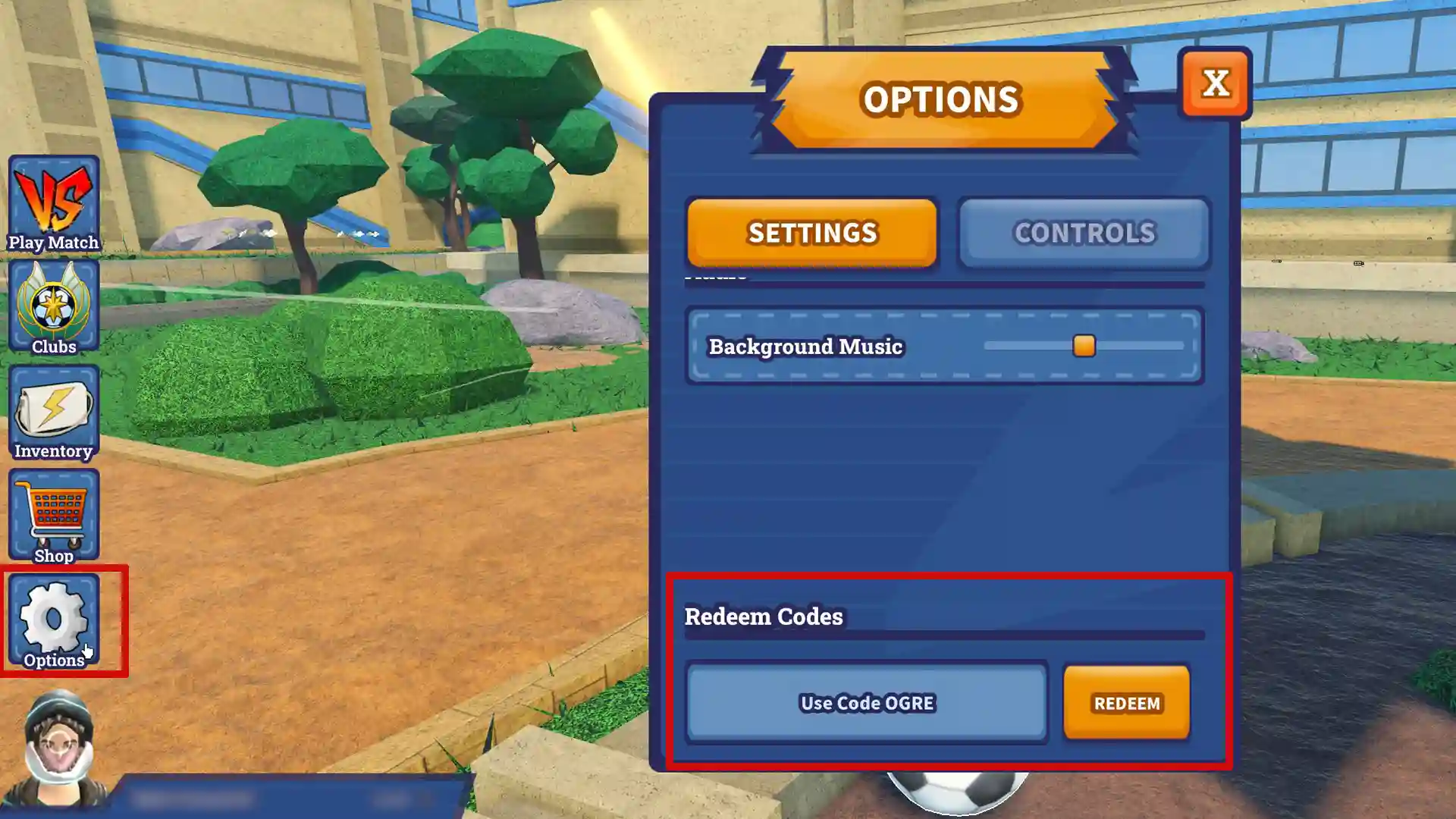Viewport: 1456px width, 819px height.
Task: Close the OPTIONS window
Action: [1216, 85]
